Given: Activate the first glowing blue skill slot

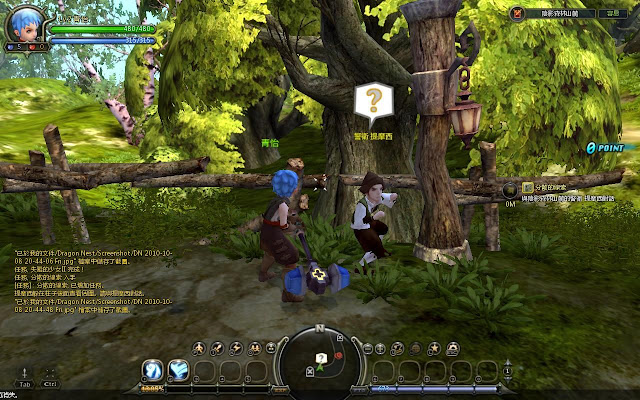Looking at the screenshot, I should pos(153,371).
